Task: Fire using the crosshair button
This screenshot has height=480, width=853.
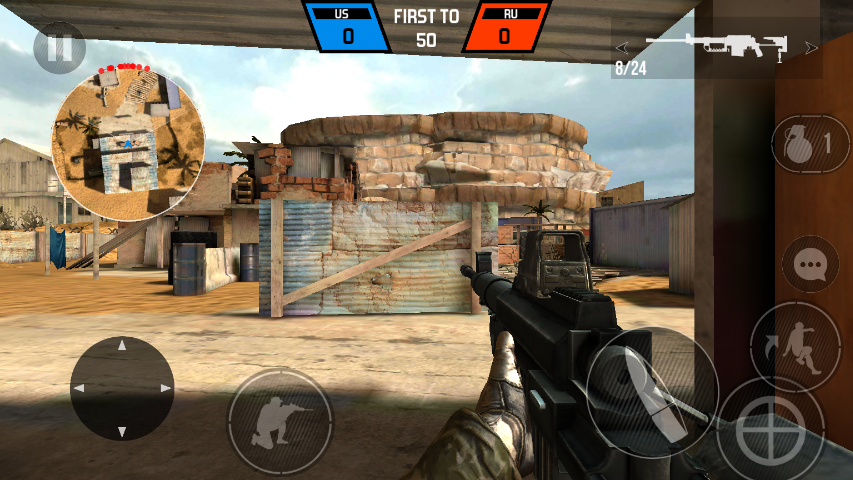Action: point(771,430)
